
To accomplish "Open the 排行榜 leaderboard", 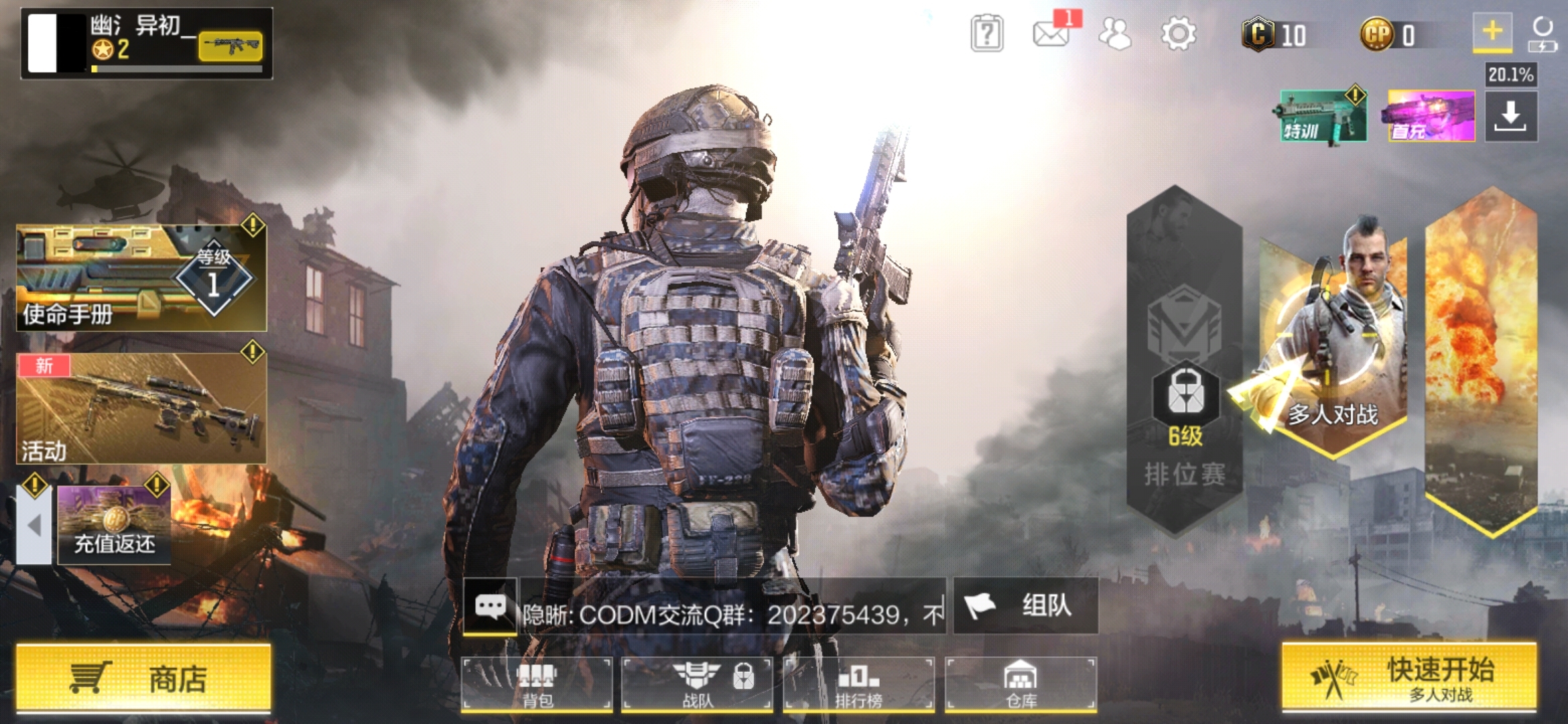I will pyautogui.click(x=858, y=684).
